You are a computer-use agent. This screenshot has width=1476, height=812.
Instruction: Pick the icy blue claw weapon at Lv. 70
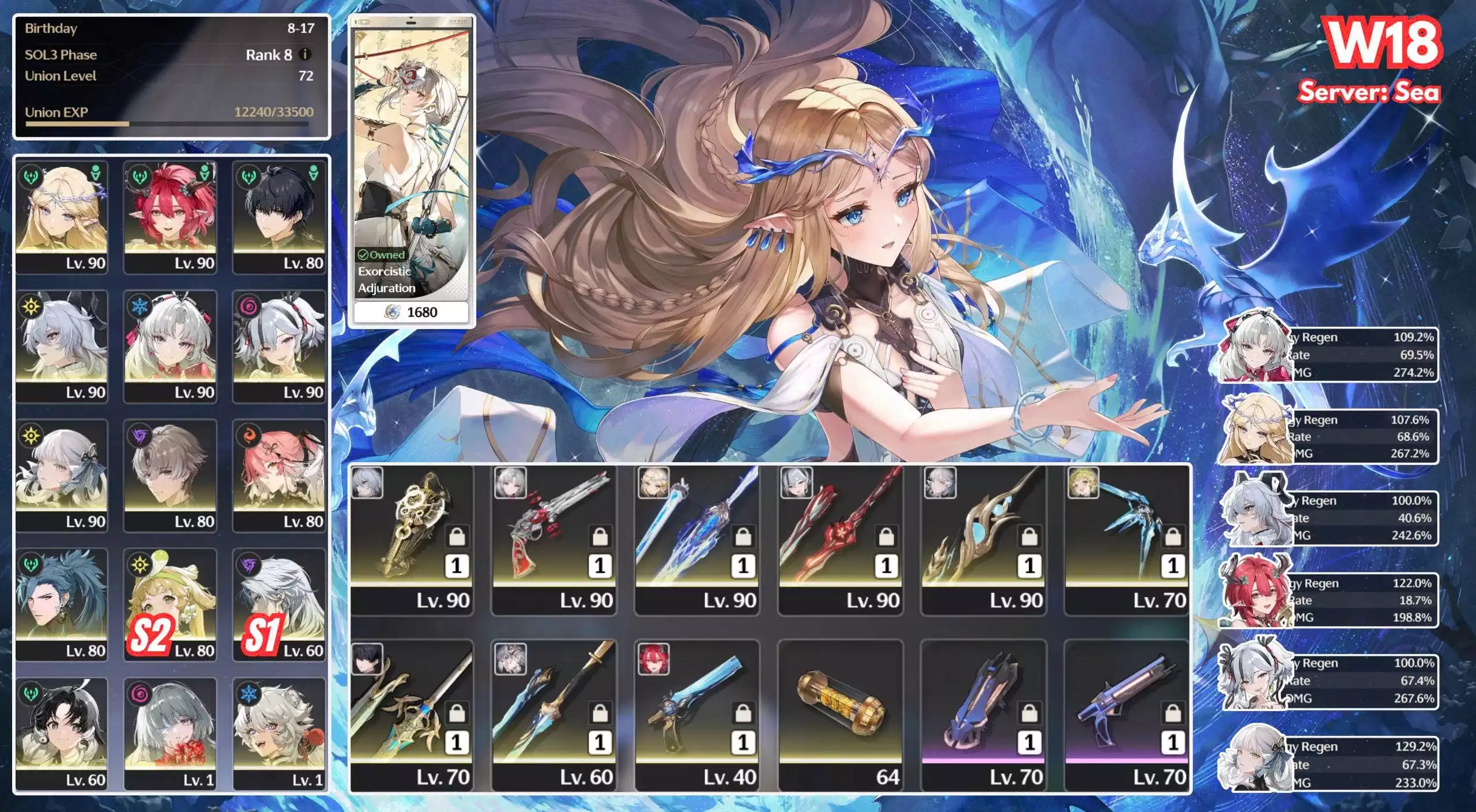[x=1127, y=539]
